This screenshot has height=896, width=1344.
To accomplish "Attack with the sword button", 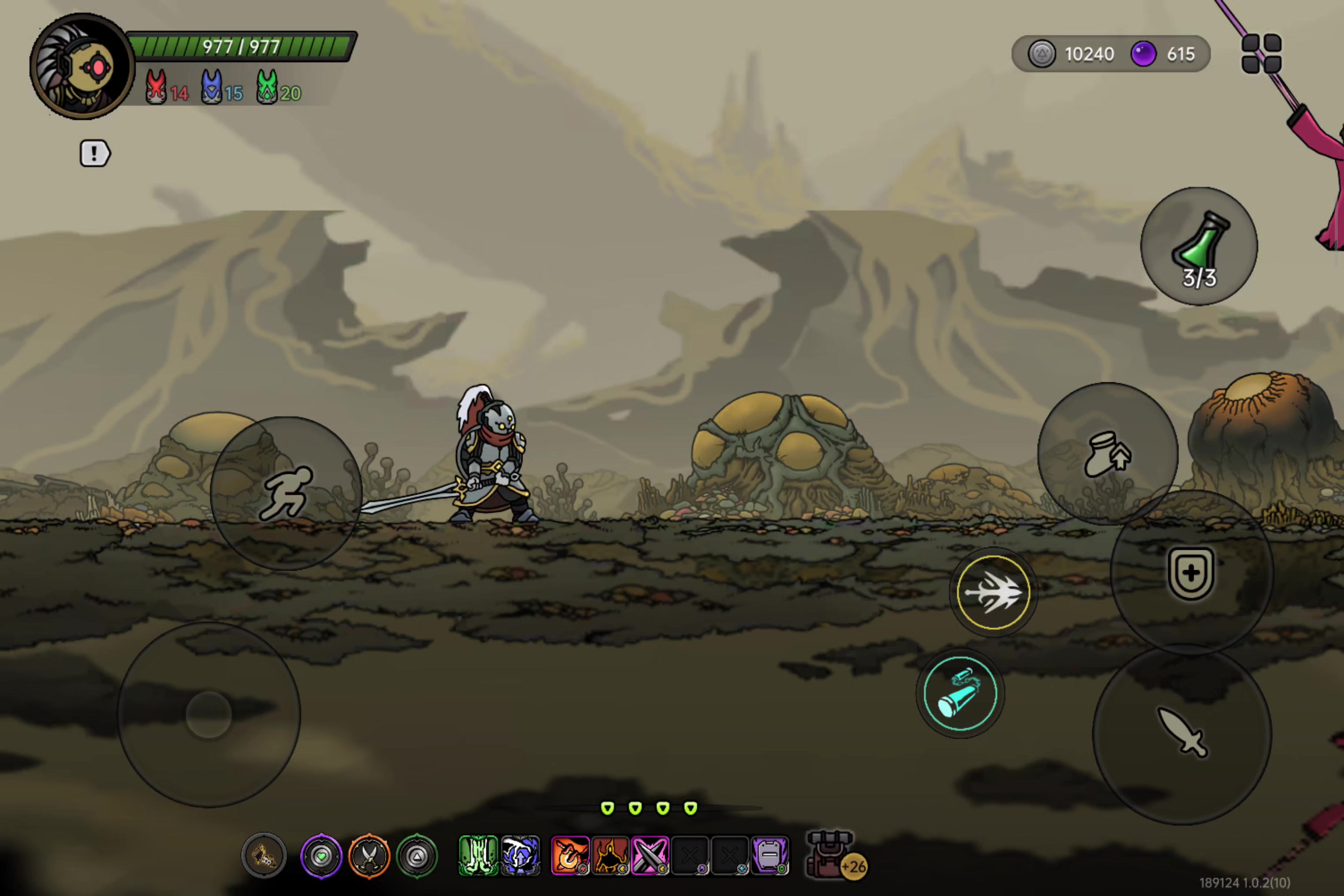I will pyautogui.click(x=1182, y=733).
